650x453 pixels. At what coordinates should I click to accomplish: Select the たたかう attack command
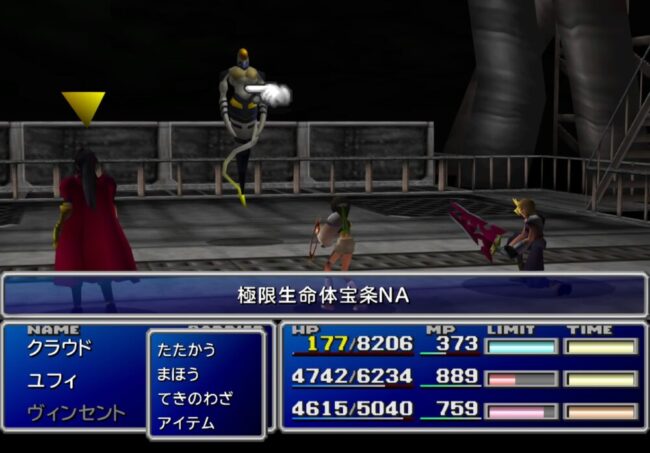point(186,350)
